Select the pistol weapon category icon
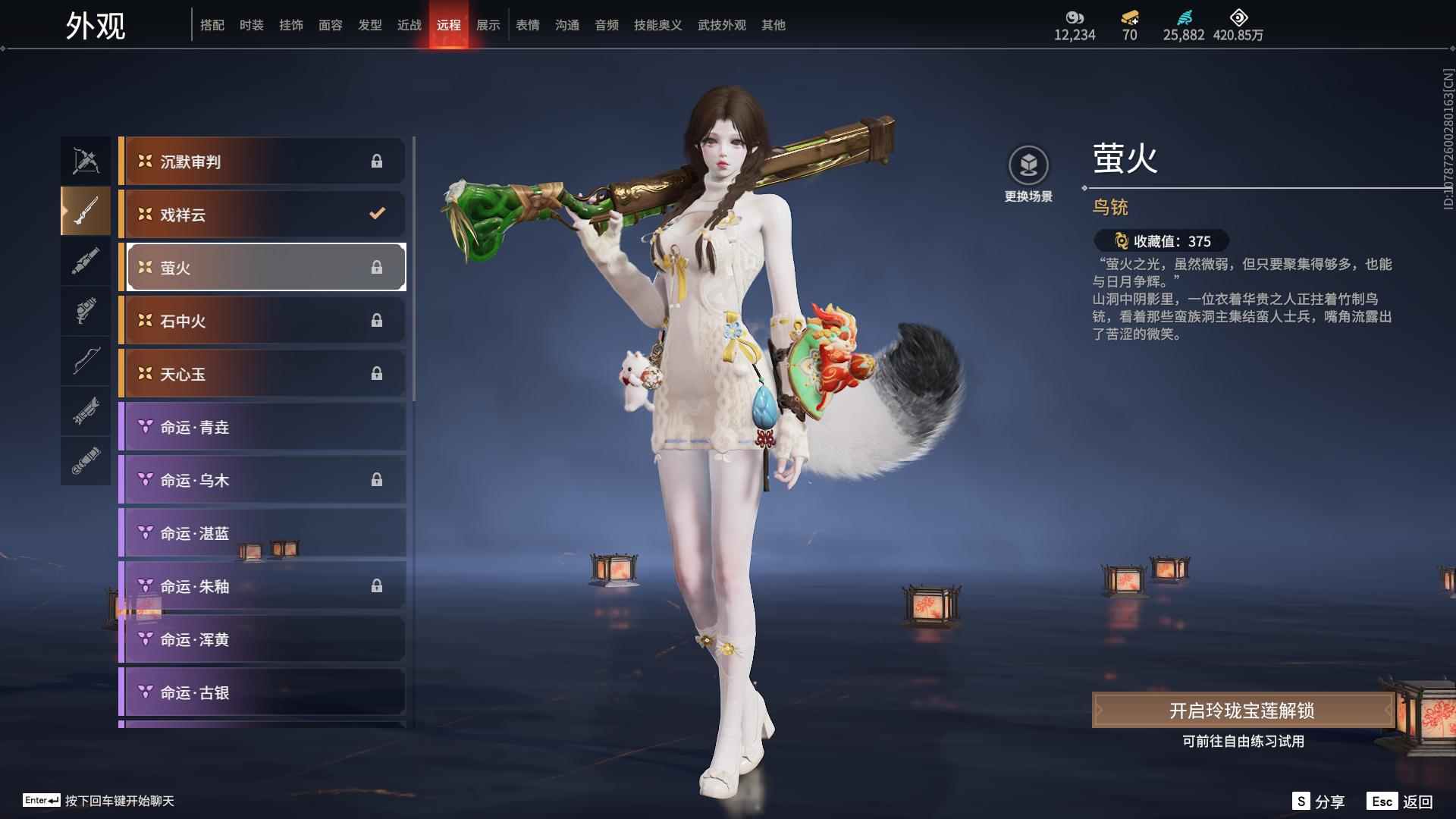The width and height of the screenshot is (1456, 819). tap(86, 311)
